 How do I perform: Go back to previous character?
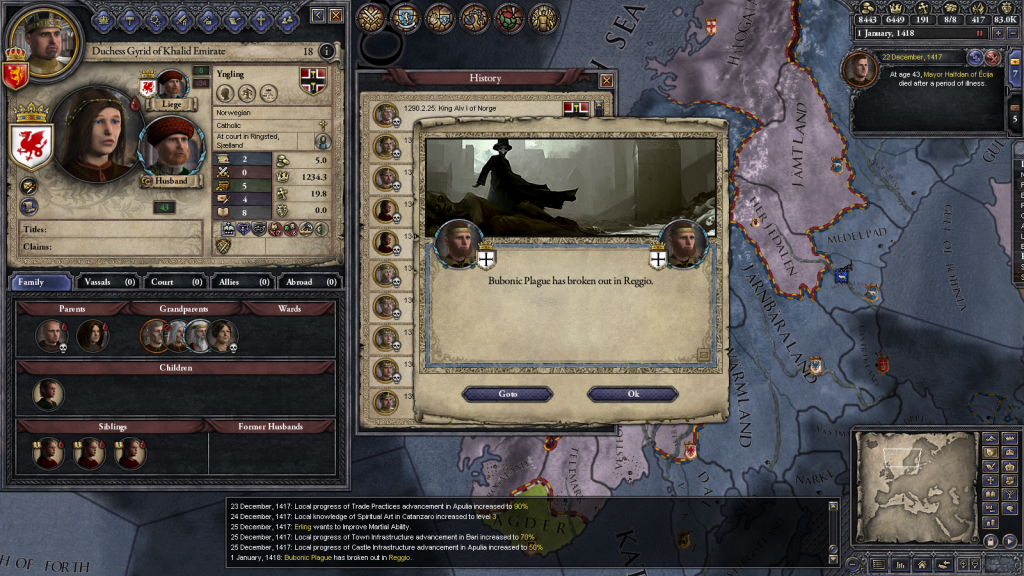coord(318,15)
